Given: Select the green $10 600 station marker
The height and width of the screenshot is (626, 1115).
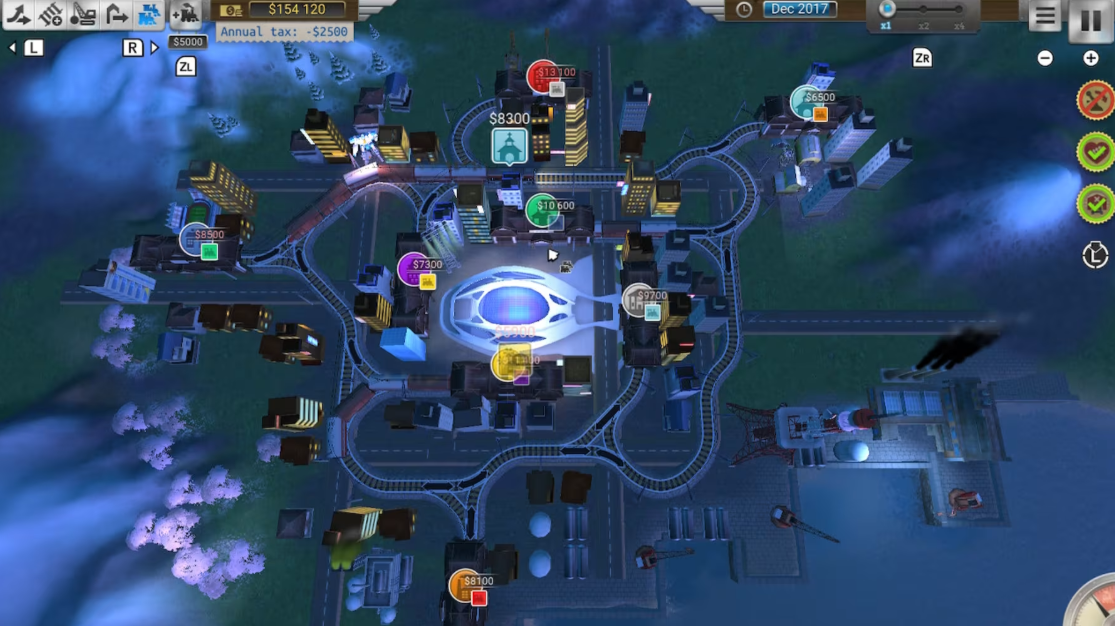Looking at the screenshot, I should pos(542,210).
